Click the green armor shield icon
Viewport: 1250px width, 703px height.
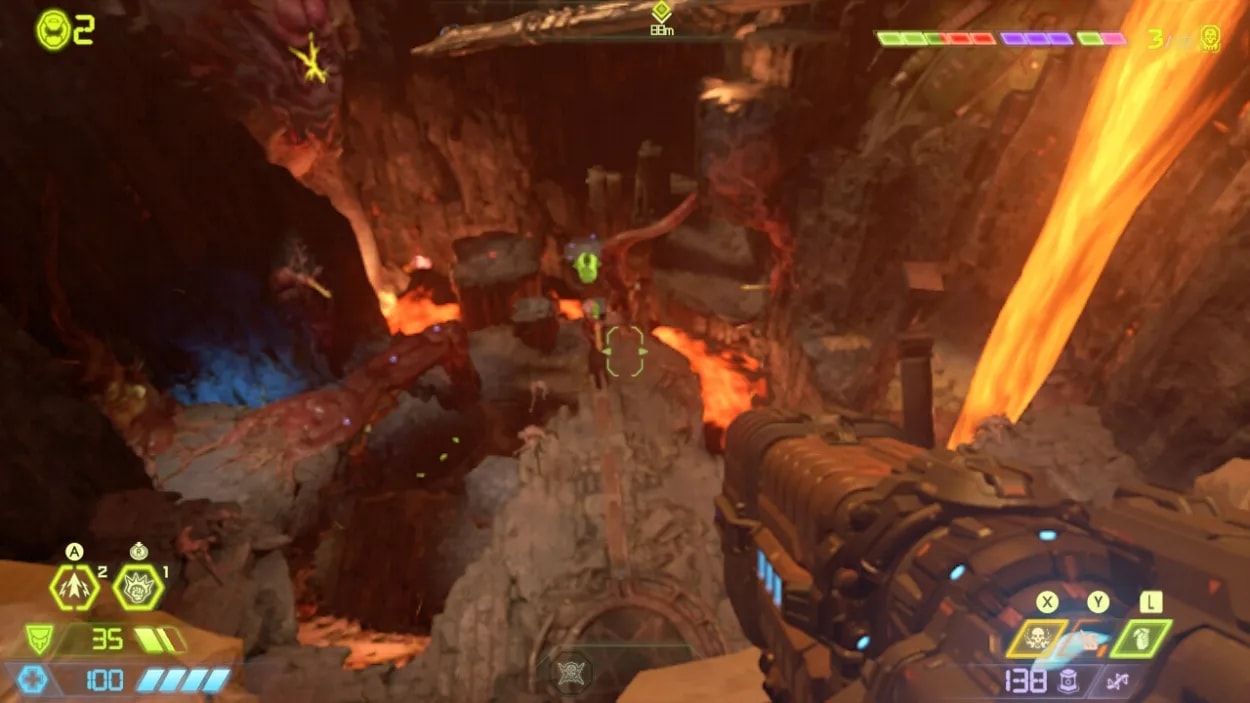(x=39, y=639)
